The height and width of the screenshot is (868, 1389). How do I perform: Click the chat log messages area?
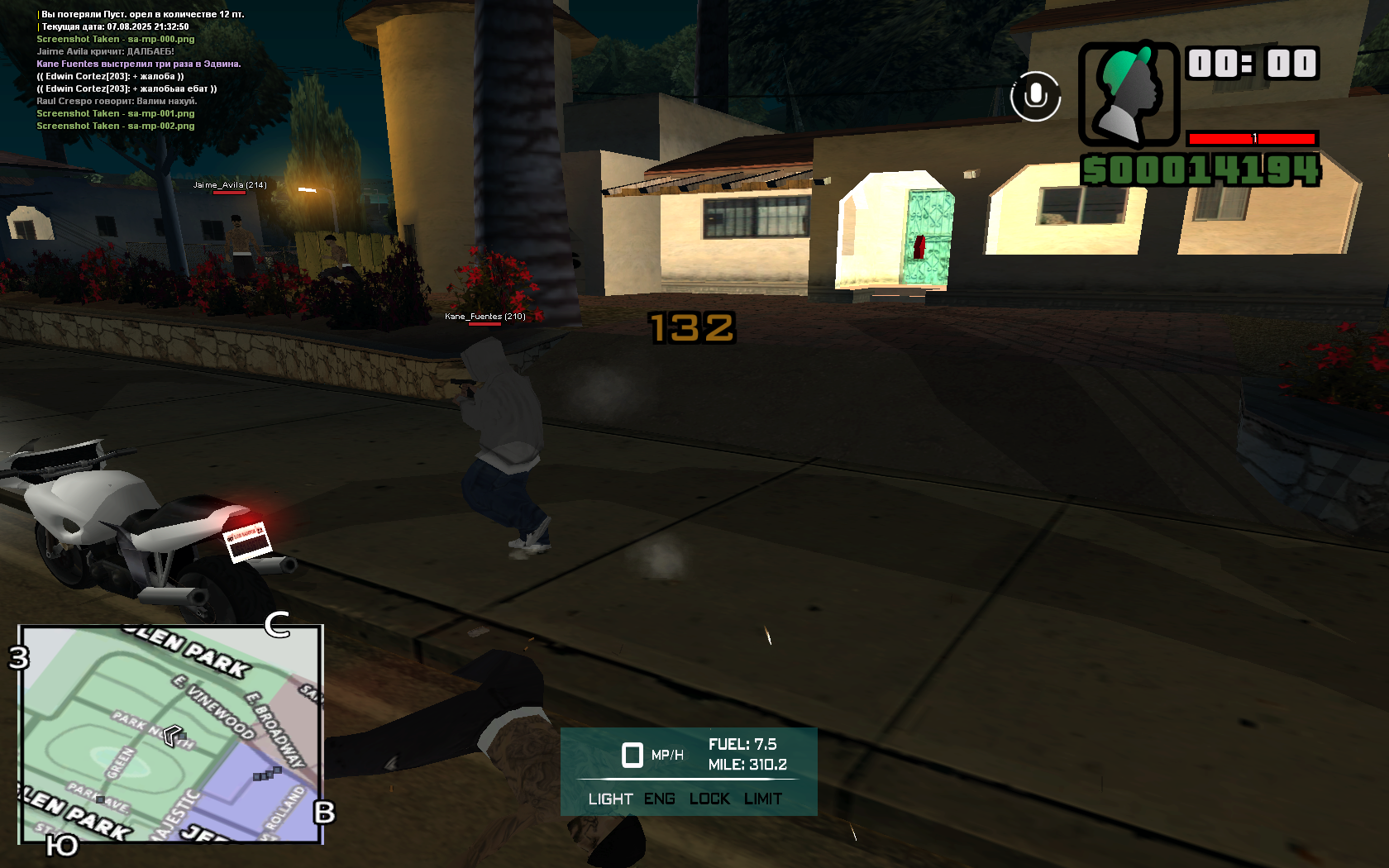click(139, 70)
